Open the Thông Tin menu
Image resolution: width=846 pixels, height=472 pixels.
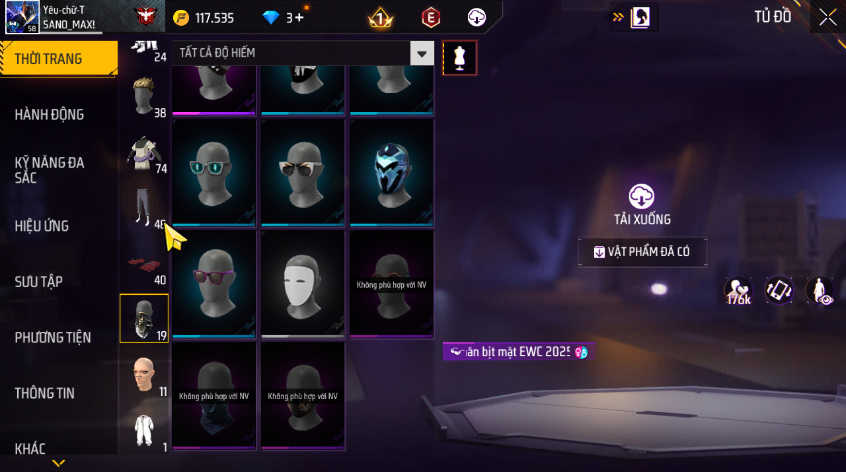pyautogui.click(x=45, y=393)
